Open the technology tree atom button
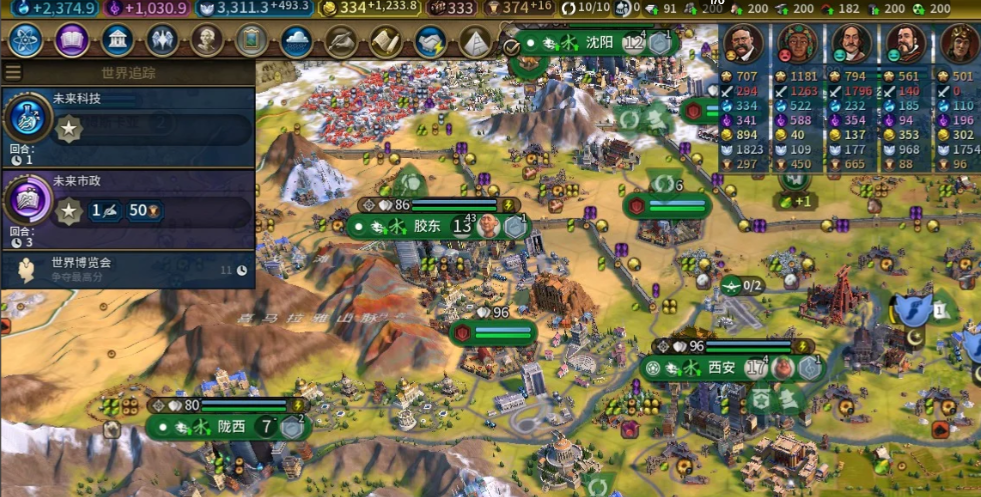 click(x=25, y=41)
